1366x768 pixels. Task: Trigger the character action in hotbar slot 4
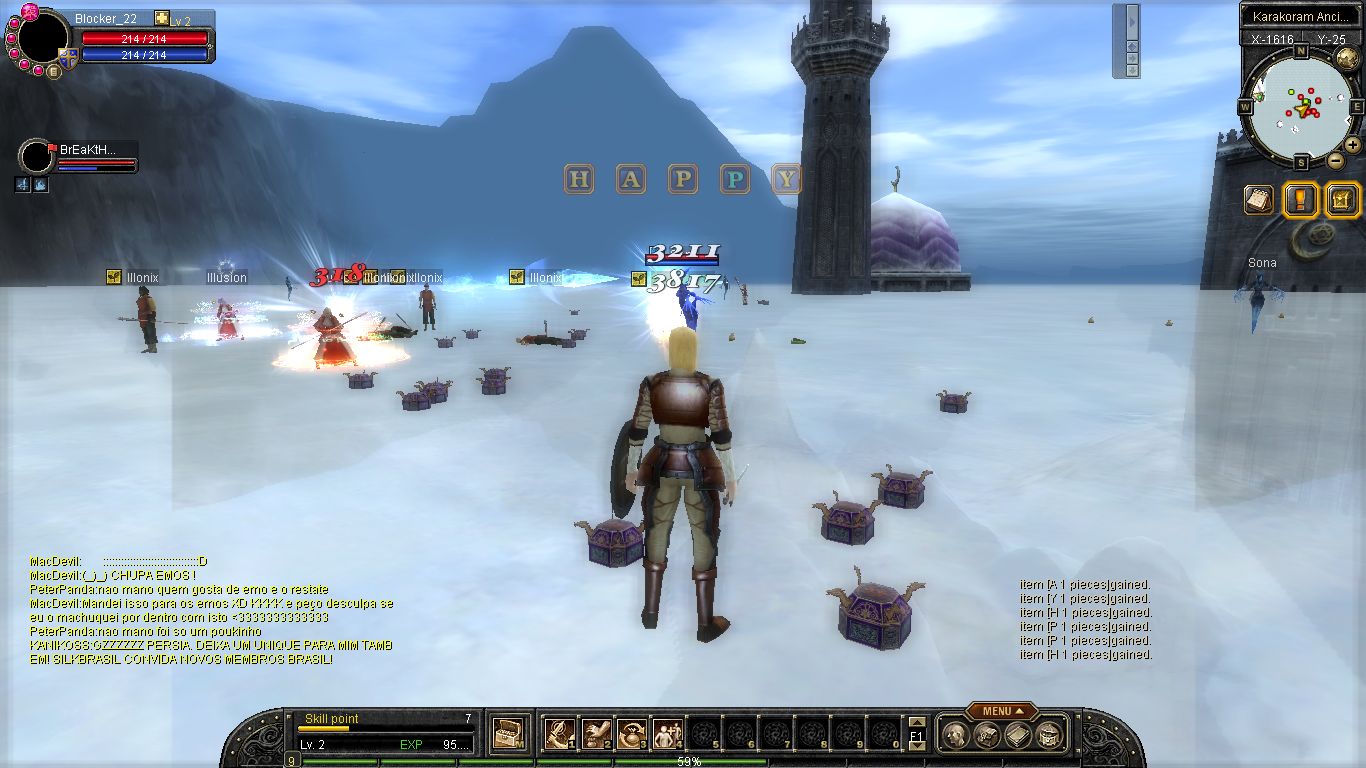tap(667, 735)
